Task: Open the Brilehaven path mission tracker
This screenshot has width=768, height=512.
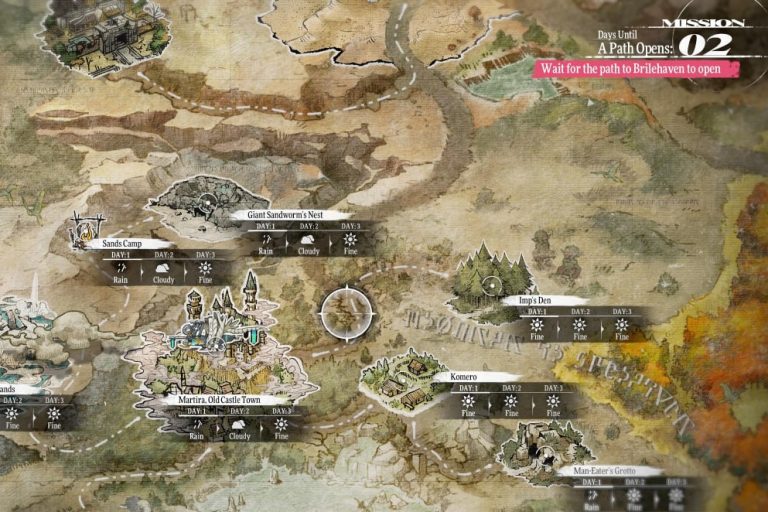Action: coord(637,69)
